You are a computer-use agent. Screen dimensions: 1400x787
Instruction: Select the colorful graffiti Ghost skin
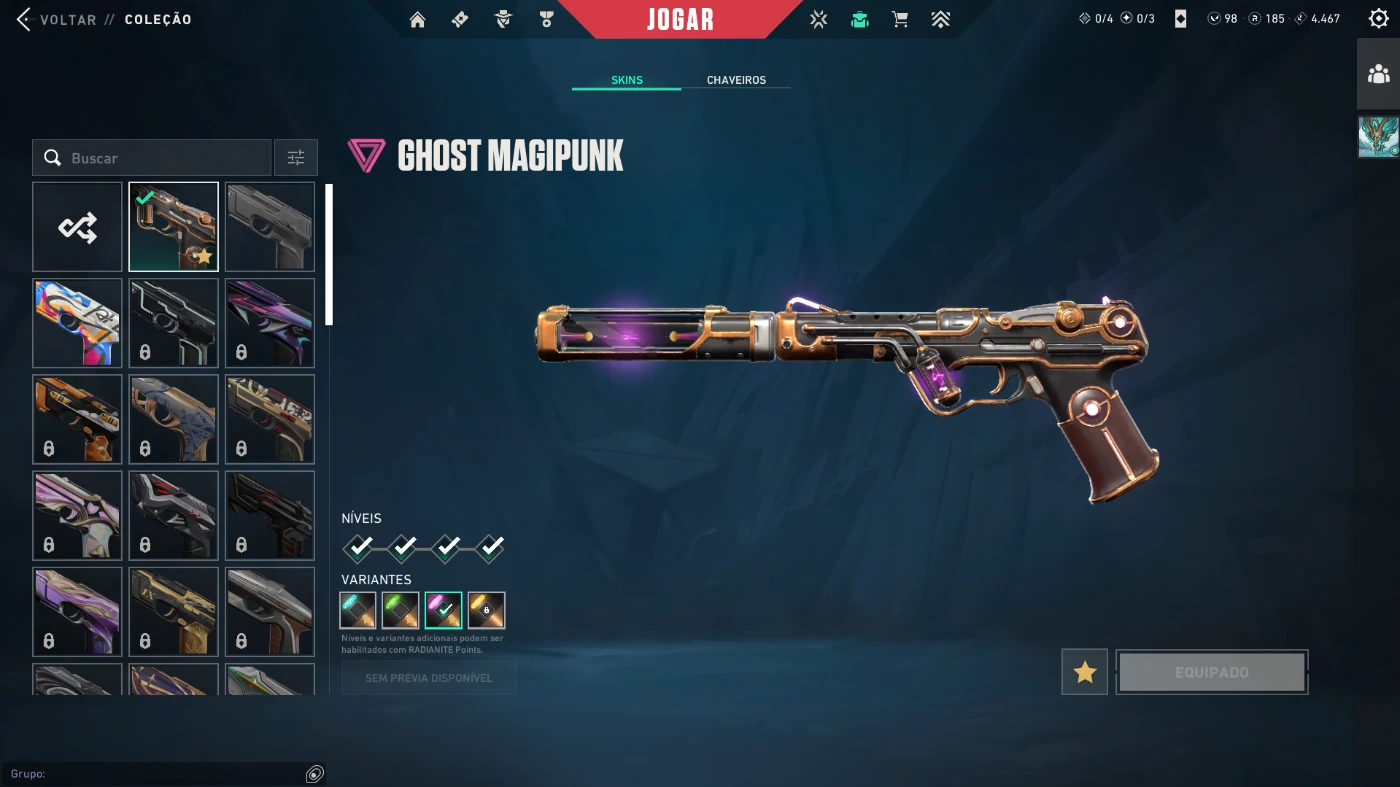pos(77,323)
